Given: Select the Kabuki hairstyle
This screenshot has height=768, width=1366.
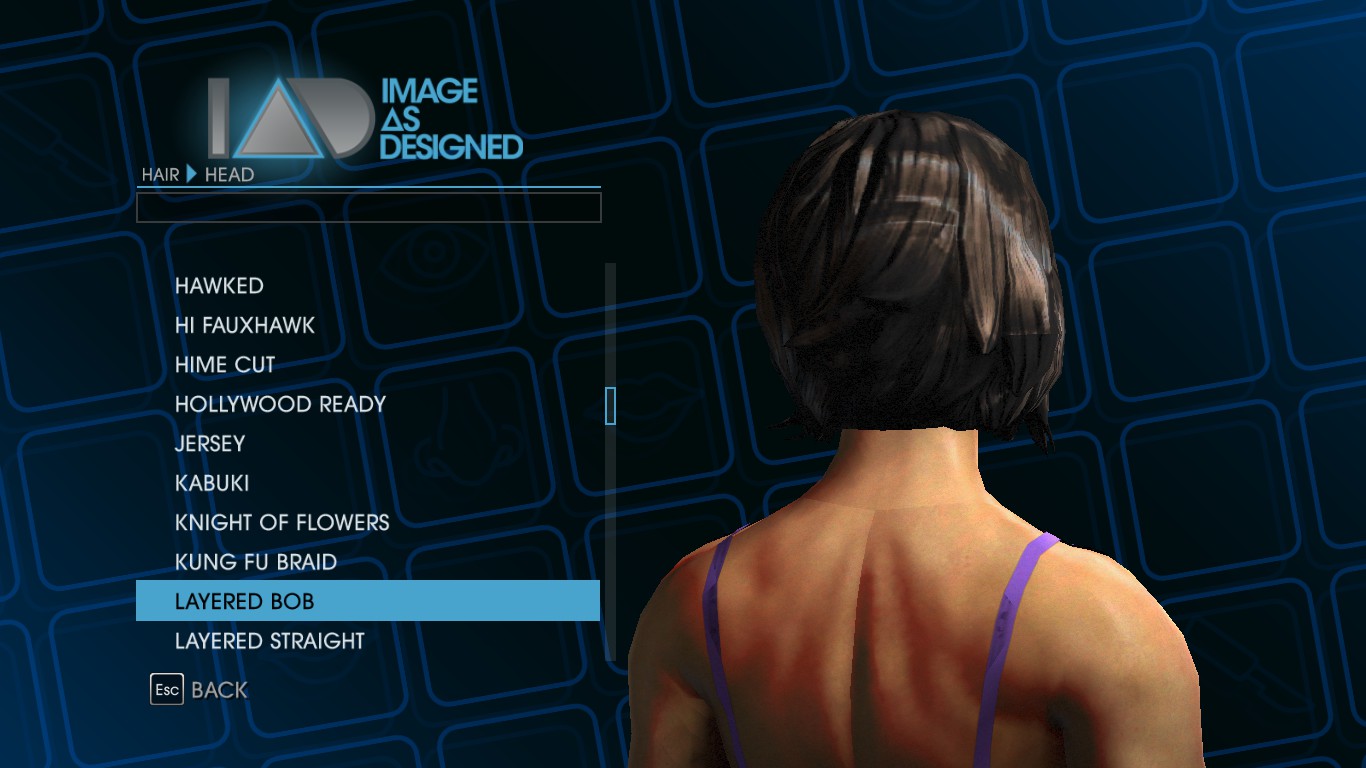Looking at the screenshot, I should (212, 483).
